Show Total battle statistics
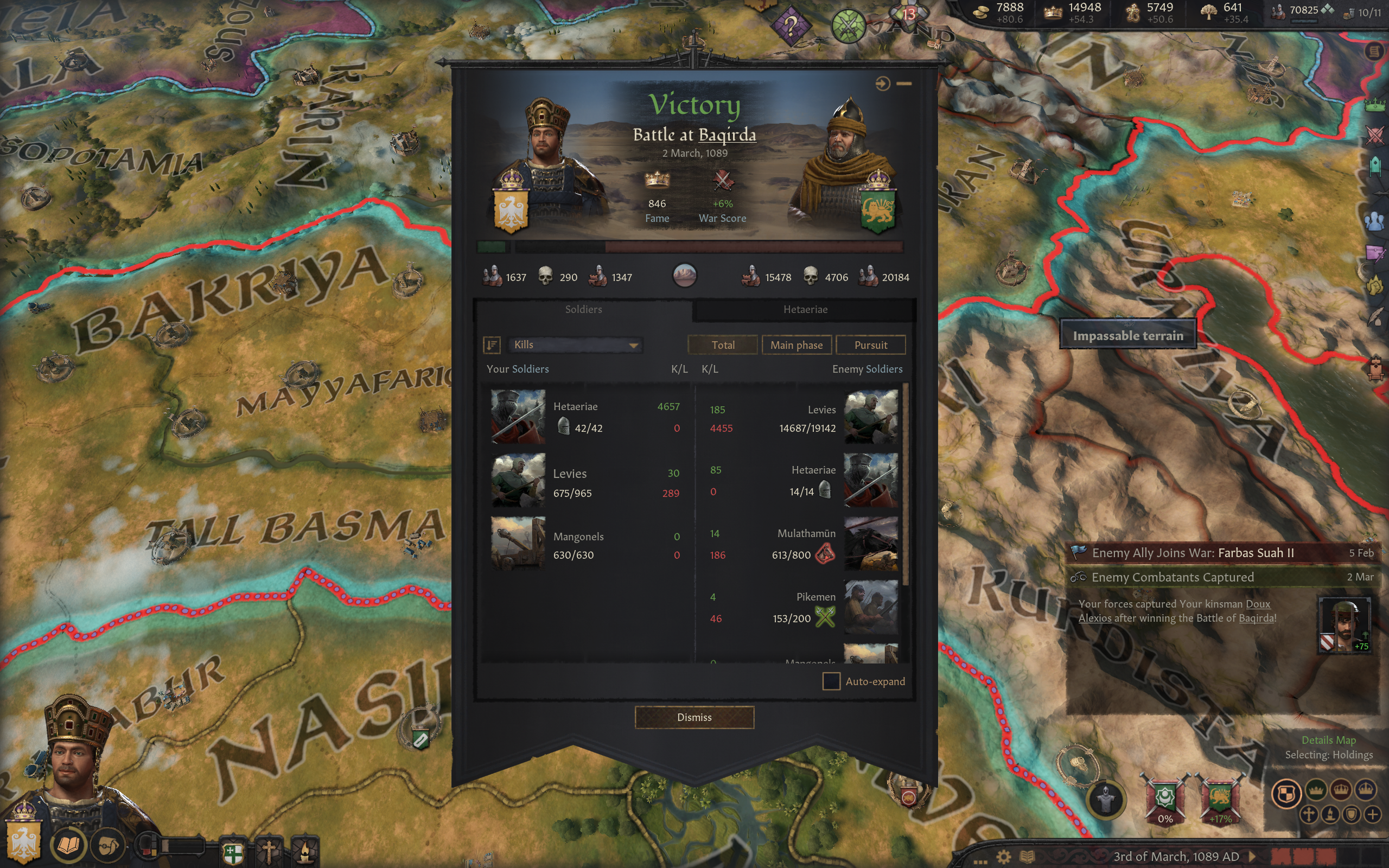Viewport: 1389px width, 868px height. click(722, 345)
